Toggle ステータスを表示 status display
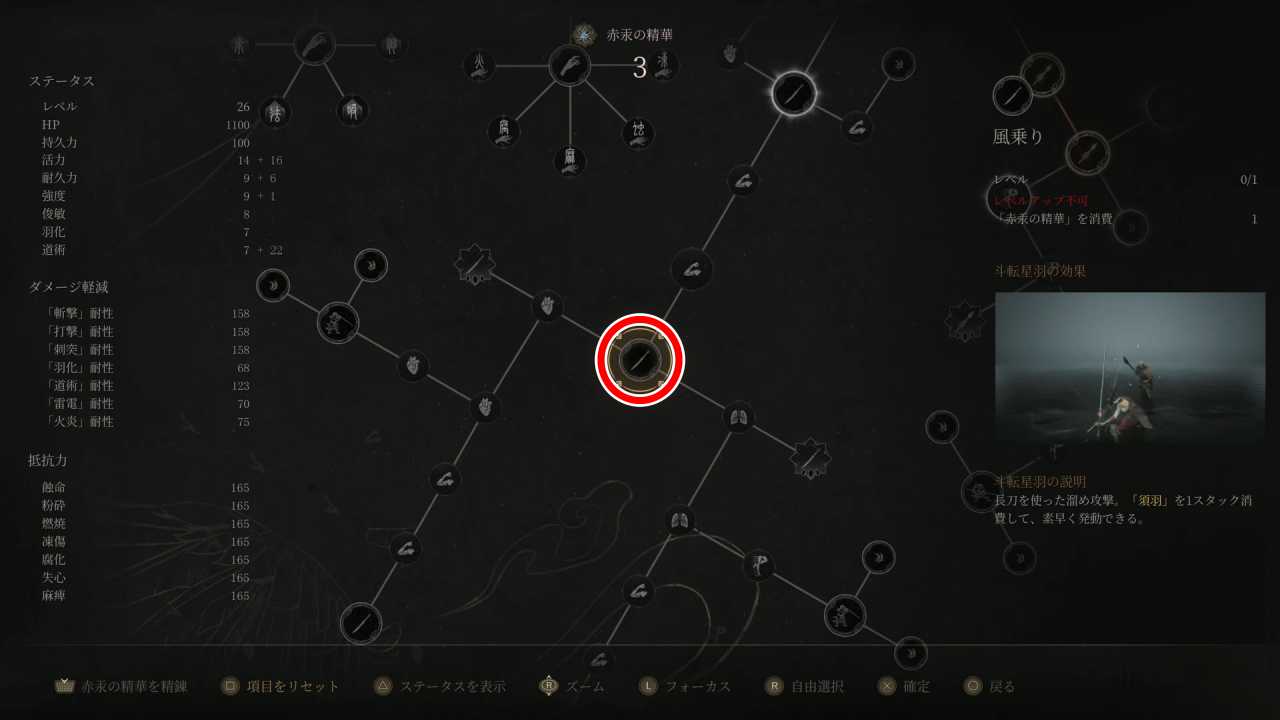Viewport: 1280px width, 720px height. [x=455, y=686]
